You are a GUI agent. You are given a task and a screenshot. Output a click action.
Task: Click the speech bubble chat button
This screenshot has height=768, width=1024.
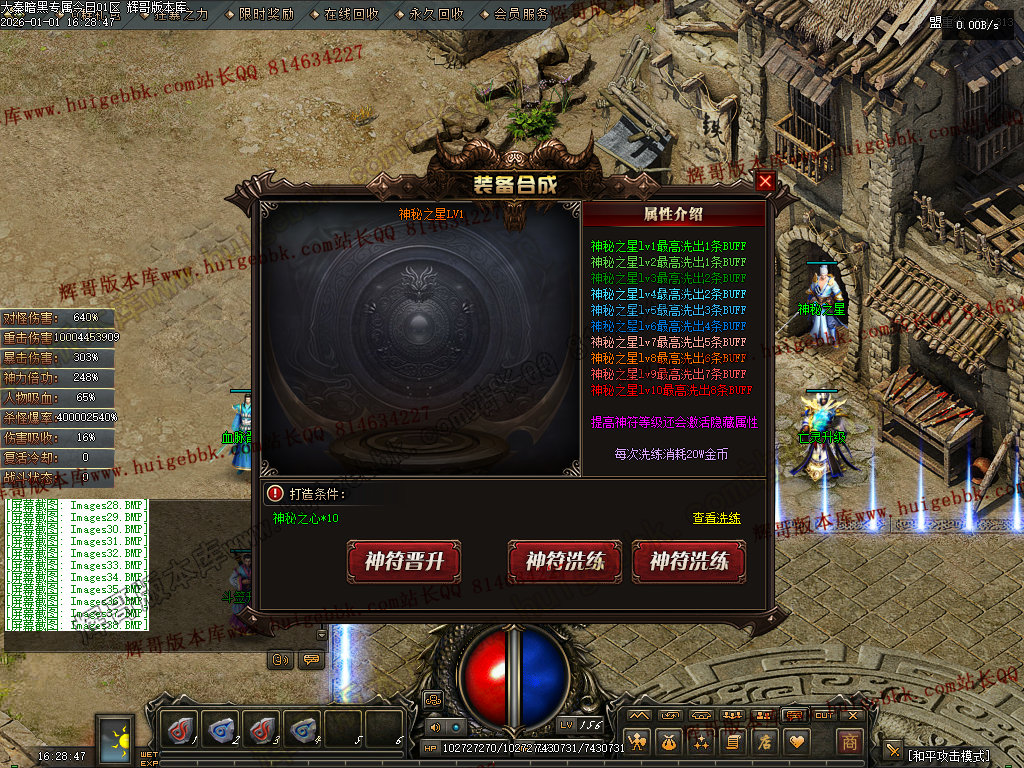click(x=311, y=660)
